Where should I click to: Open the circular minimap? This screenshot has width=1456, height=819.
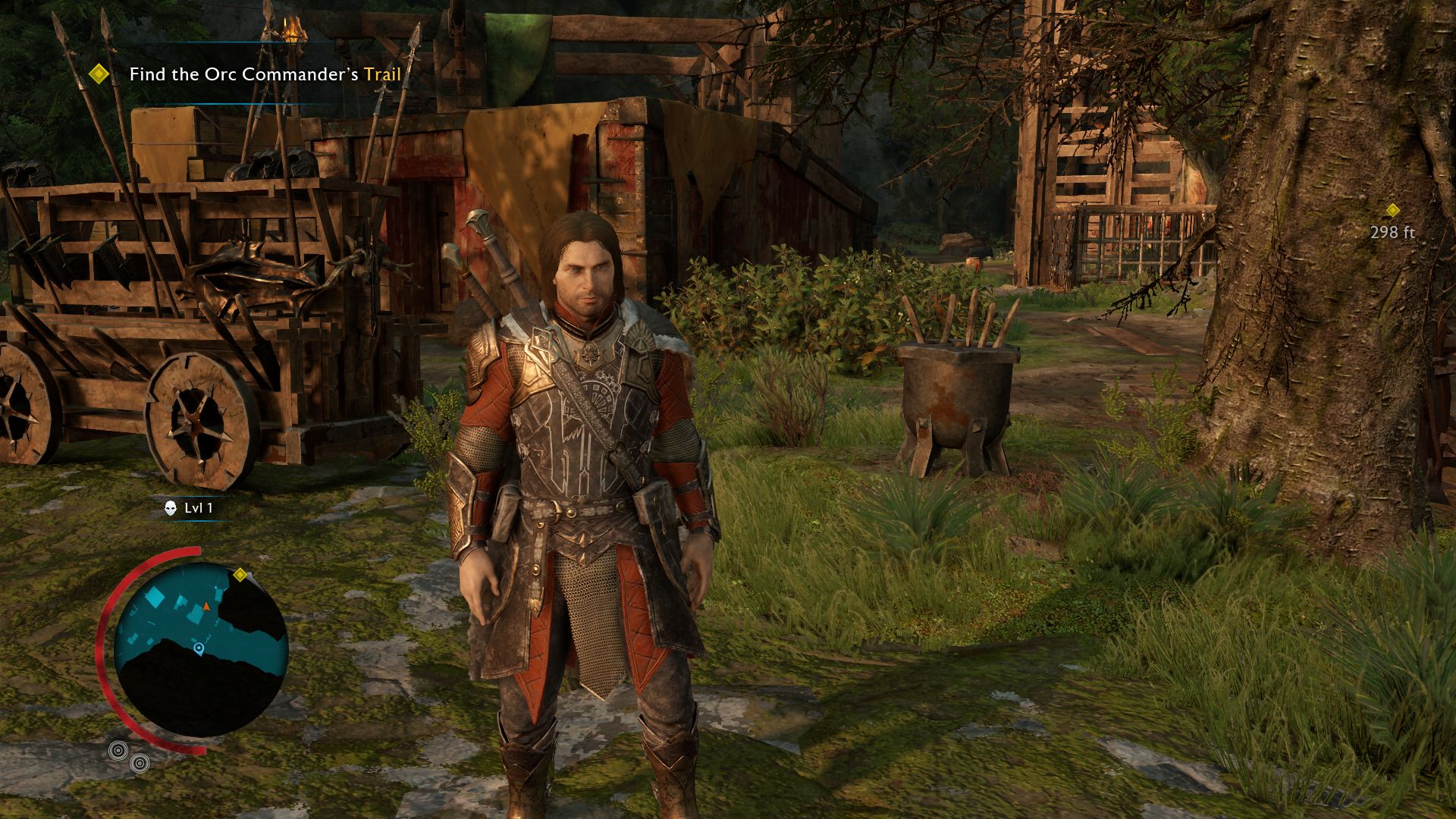pyautogui.click(x=201, y=649)
